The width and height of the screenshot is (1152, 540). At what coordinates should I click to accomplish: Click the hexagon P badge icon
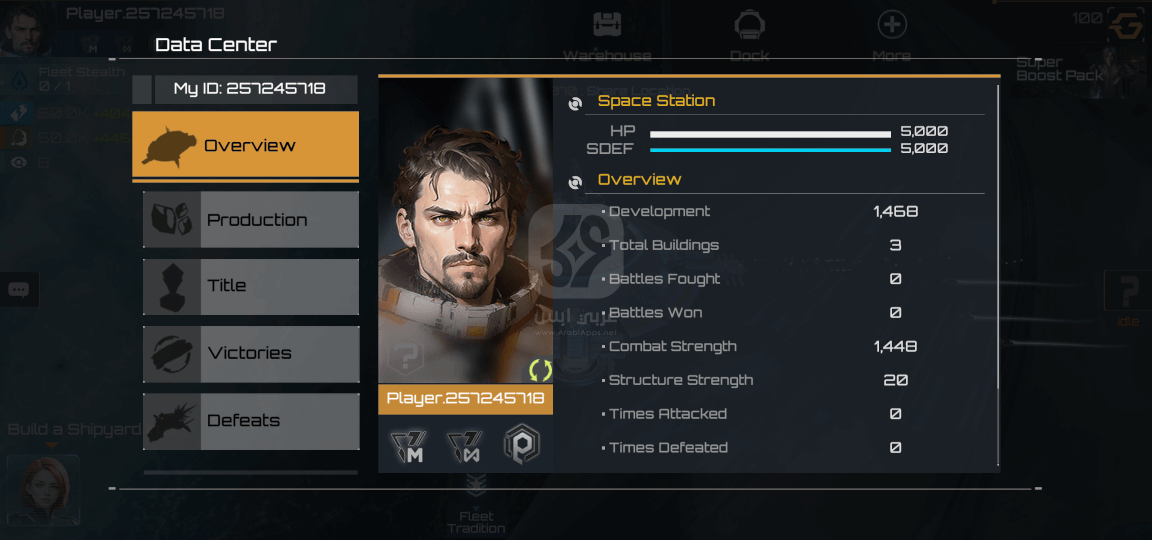(521, 444)
